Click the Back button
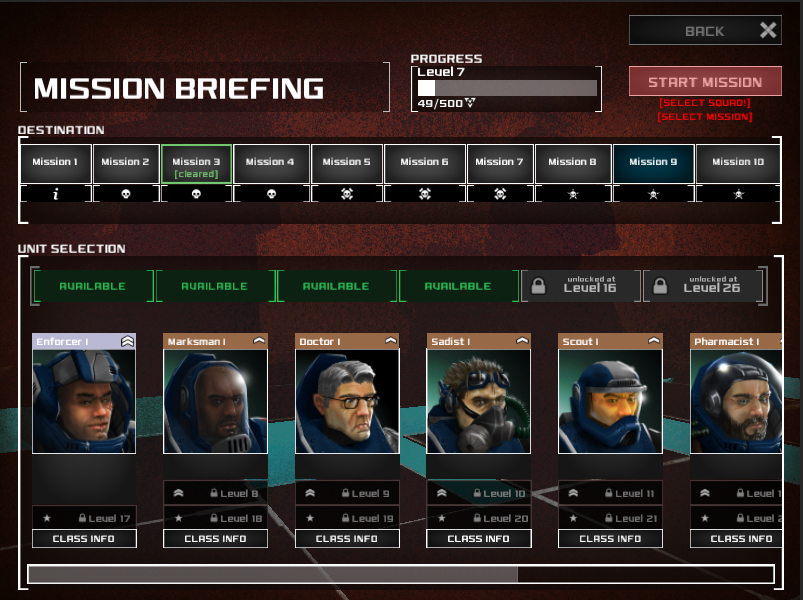Viewport: 803px width, 600px height. 705,31
